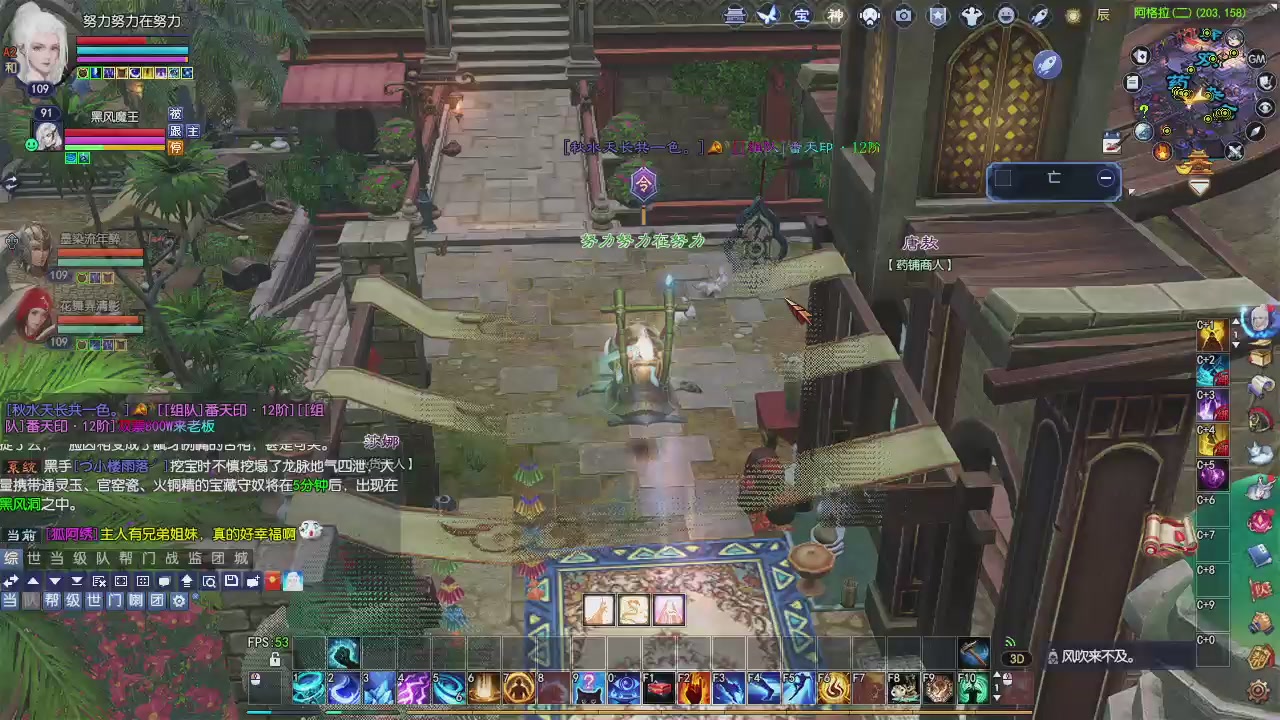This screenshot has width=1280, height=720.
Task: Click the F1 skill slot on the hotbar
Action: click(660, 687)
